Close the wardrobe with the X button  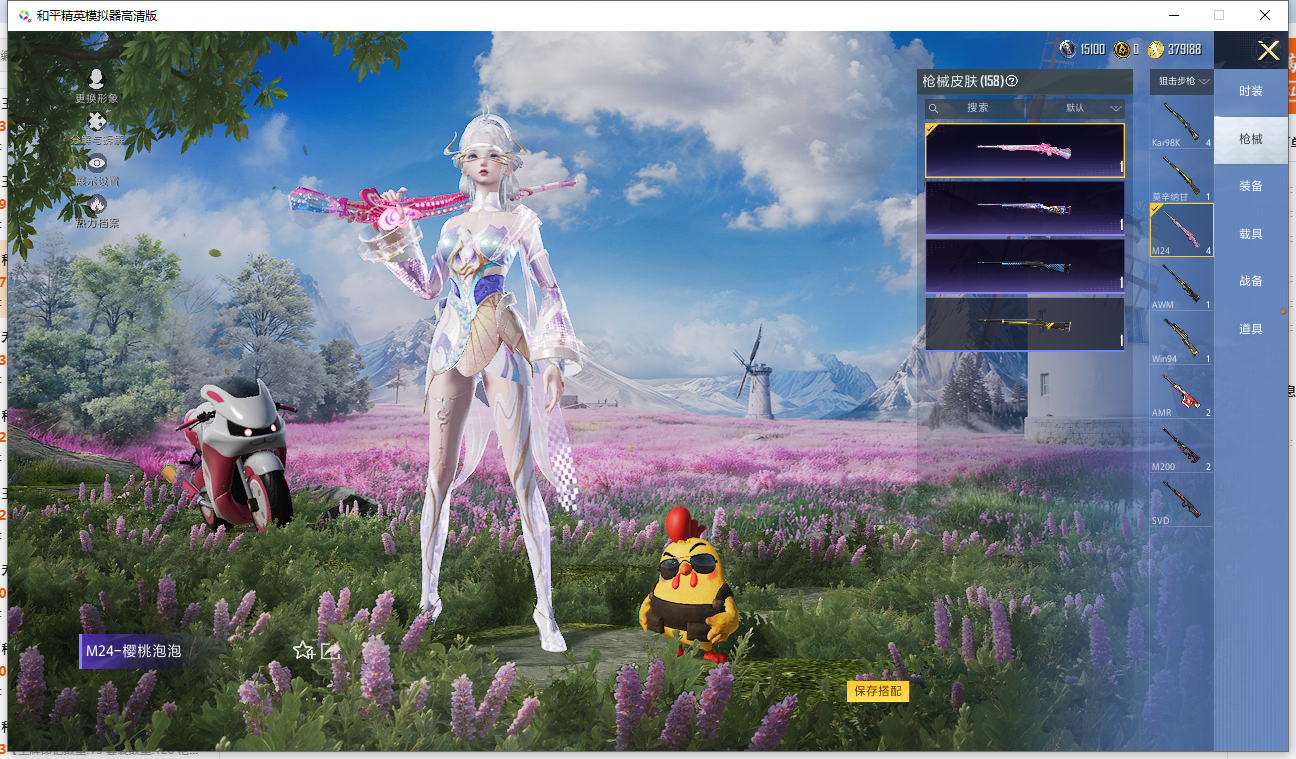pos(1268,51)
